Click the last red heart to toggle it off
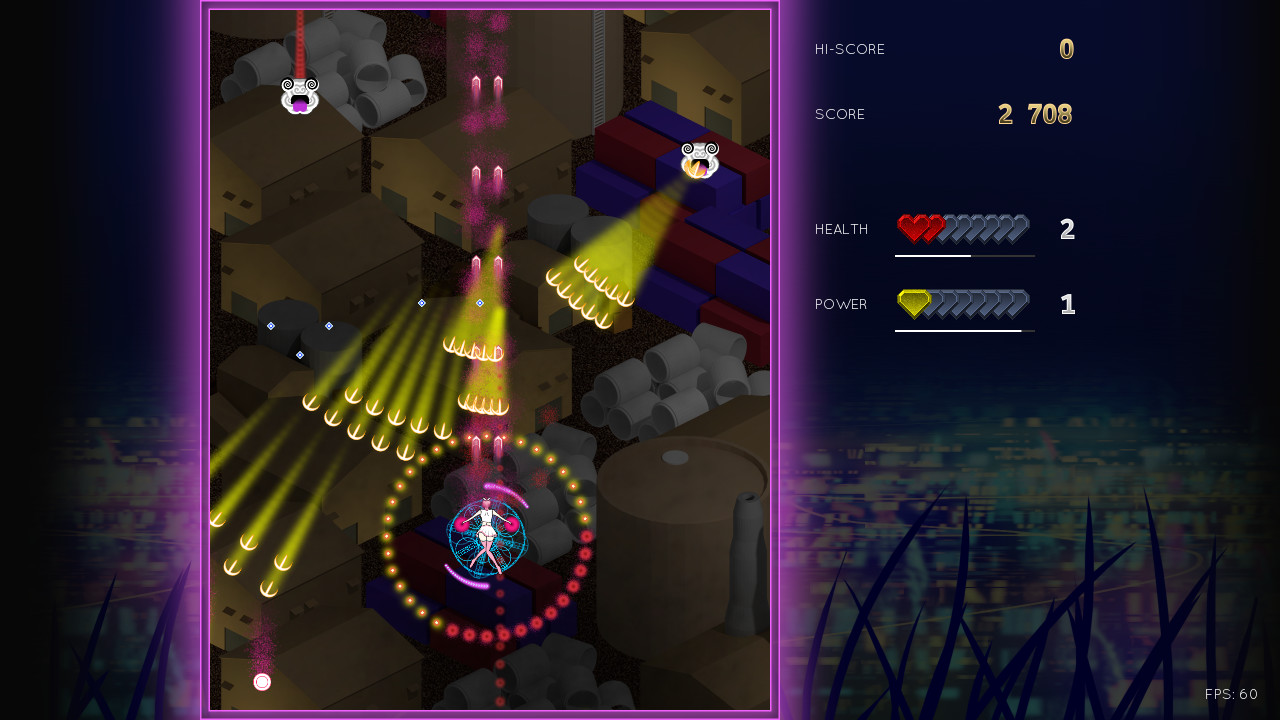 (x=937, y=226)
